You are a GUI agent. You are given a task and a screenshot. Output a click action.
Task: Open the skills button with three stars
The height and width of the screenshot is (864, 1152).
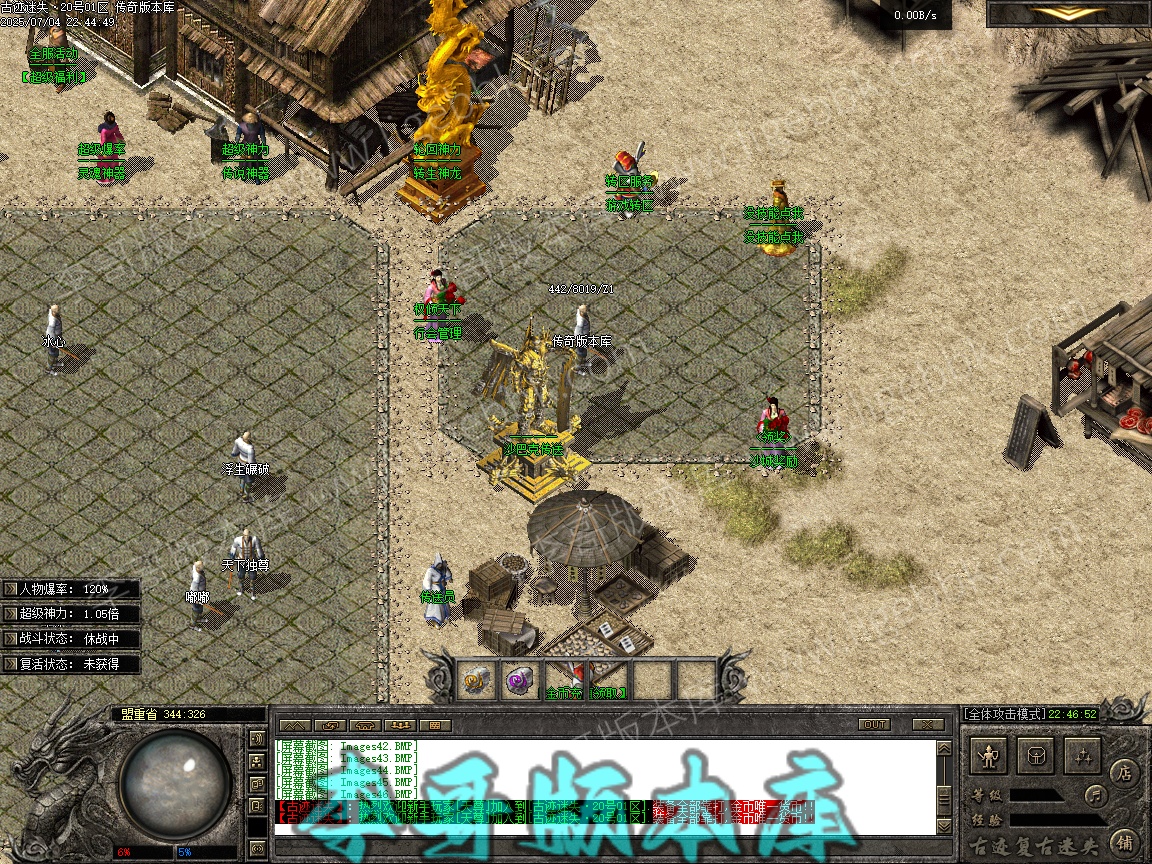[x=1083, y=756]
